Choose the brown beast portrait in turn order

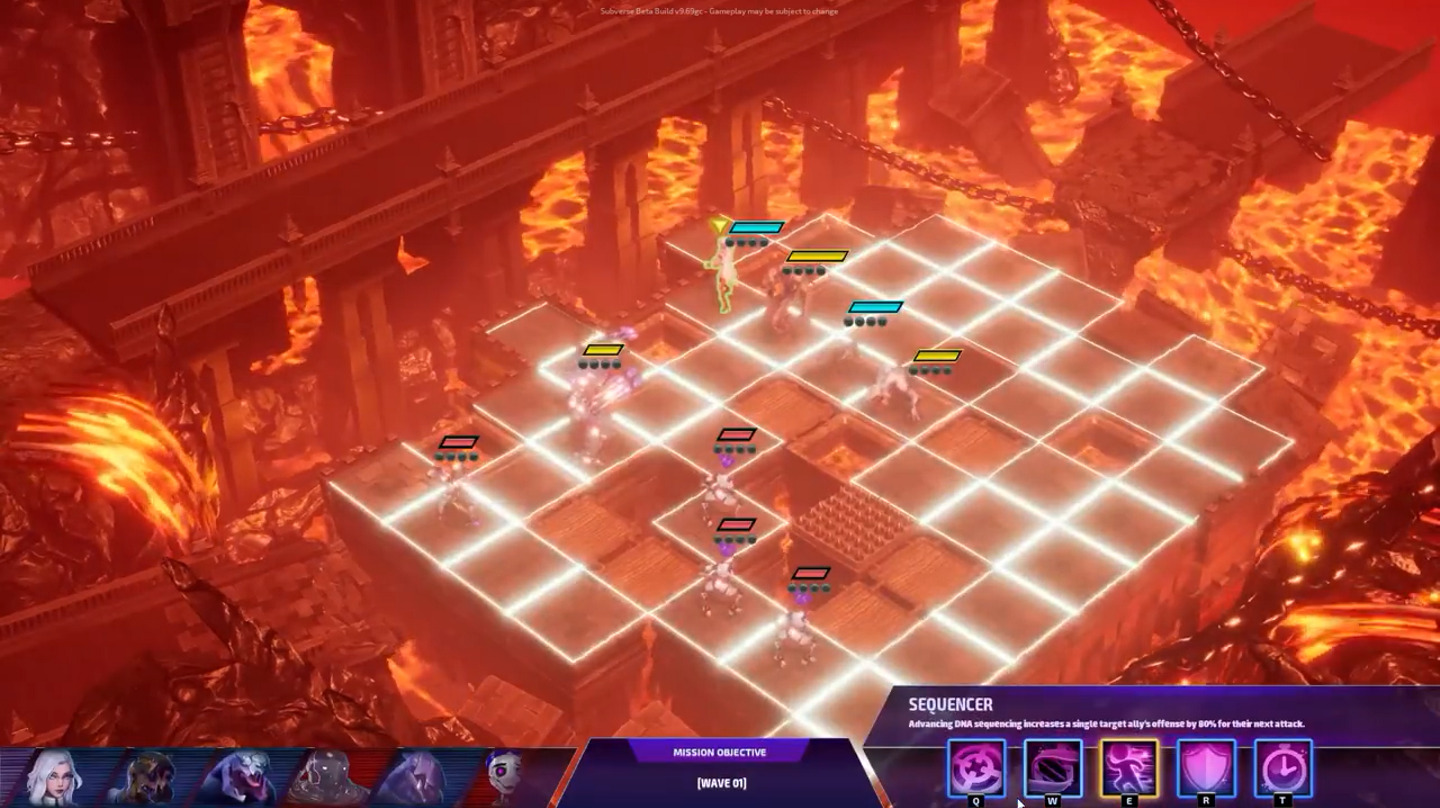coord(147,778)
